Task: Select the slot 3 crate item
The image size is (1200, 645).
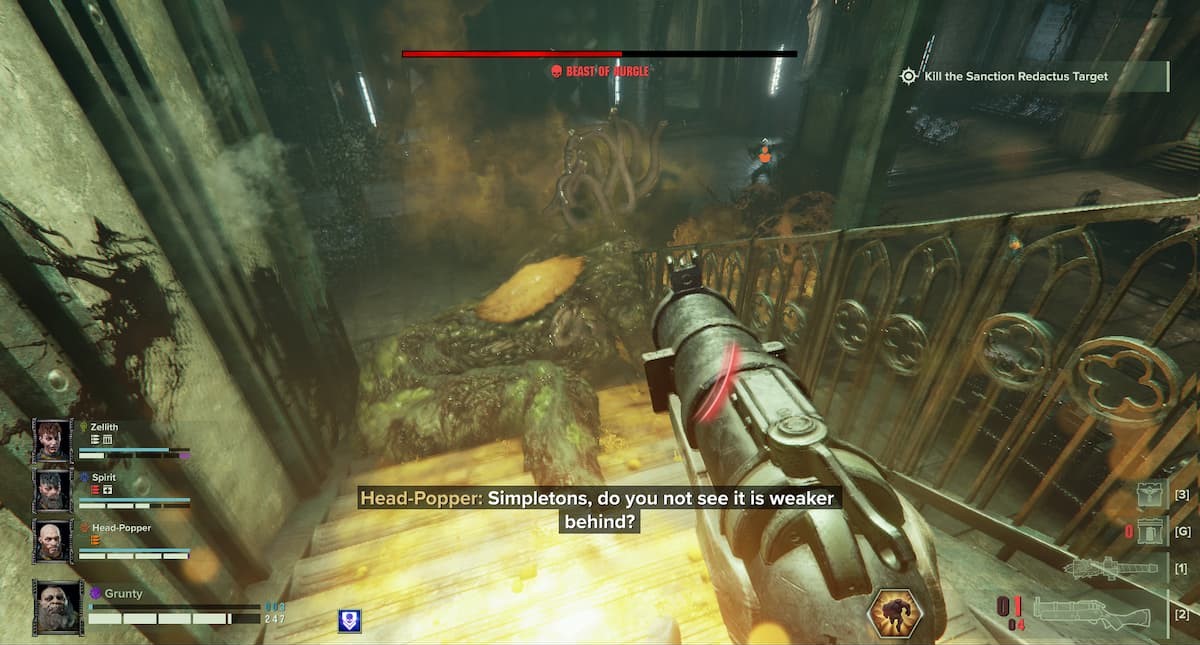Action: point(1150,495)
